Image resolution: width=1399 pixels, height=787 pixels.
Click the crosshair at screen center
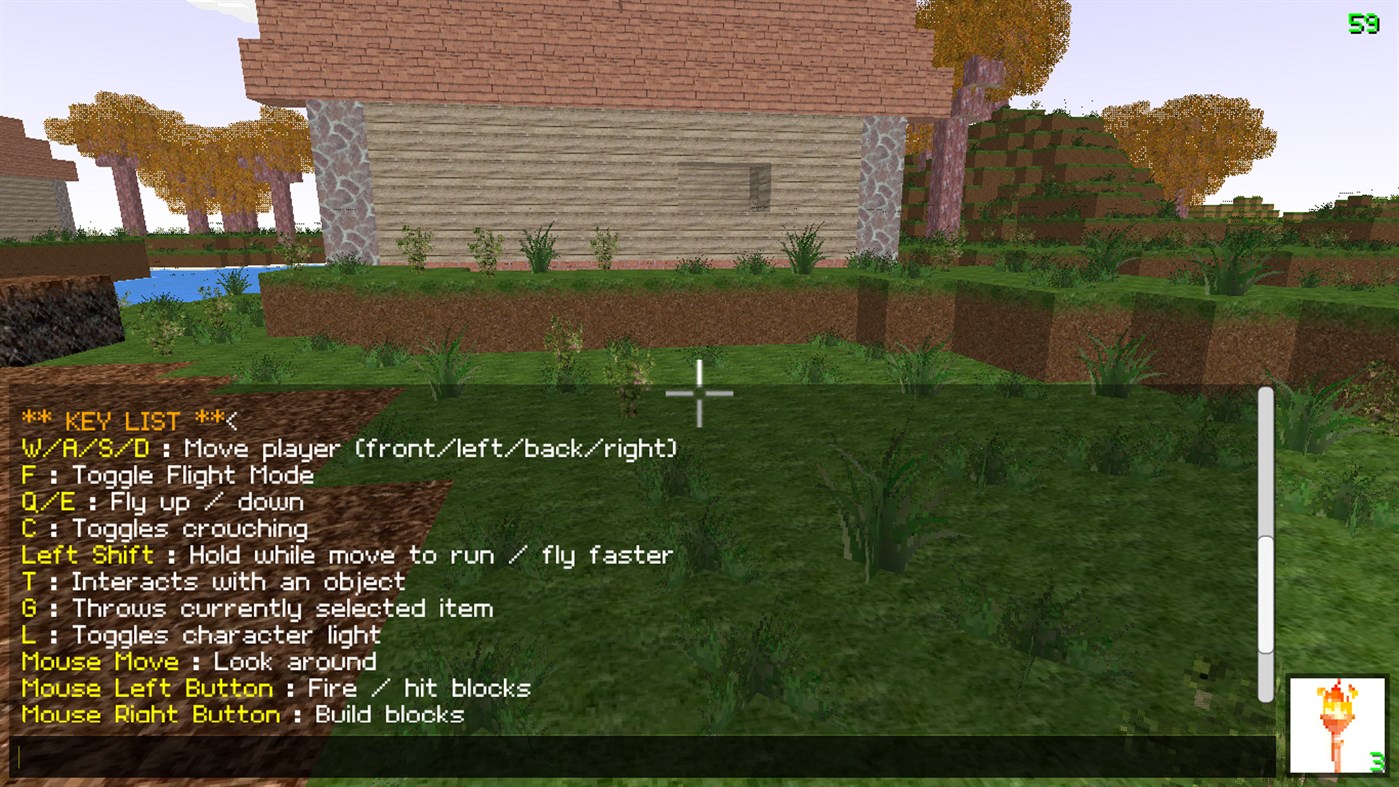tap(699, 393)
